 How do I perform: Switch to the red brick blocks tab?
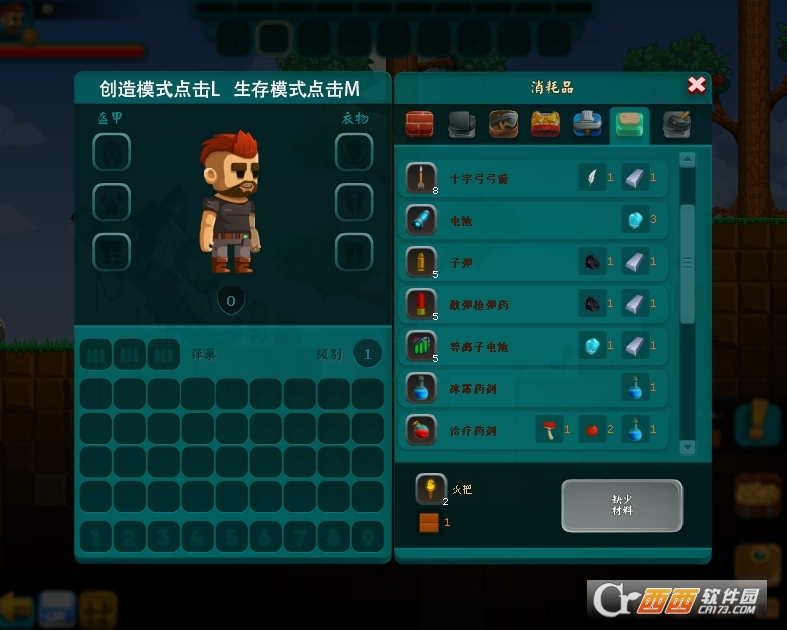[x=420, y=124]
